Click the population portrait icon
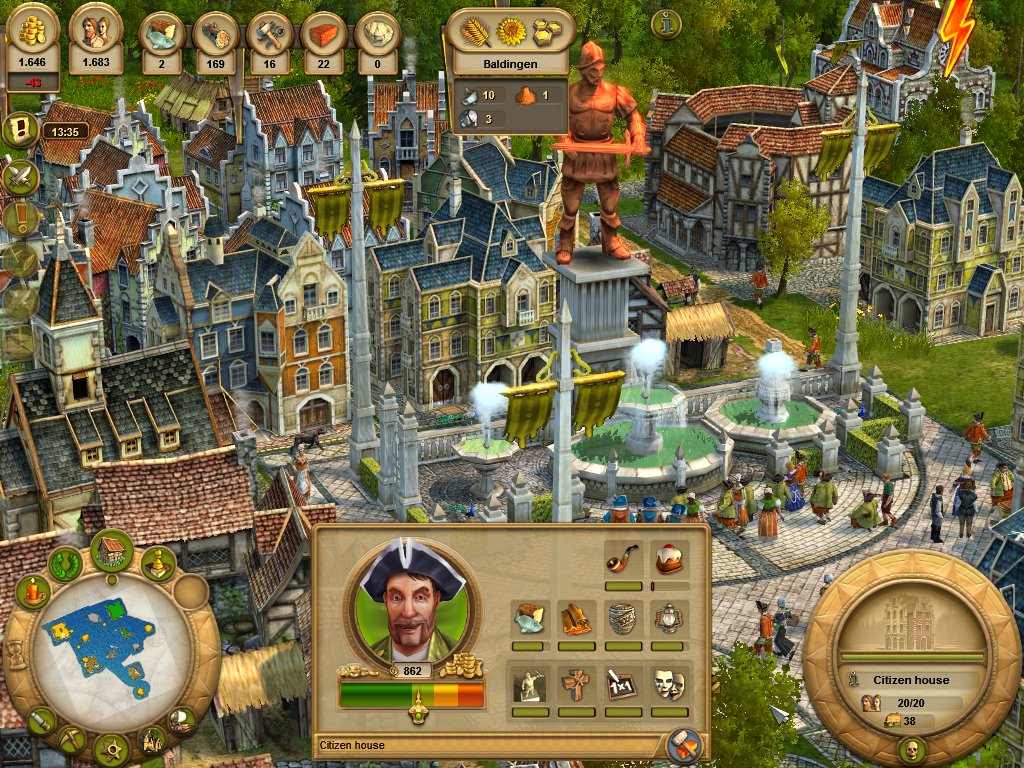 [x=96, y=34]
